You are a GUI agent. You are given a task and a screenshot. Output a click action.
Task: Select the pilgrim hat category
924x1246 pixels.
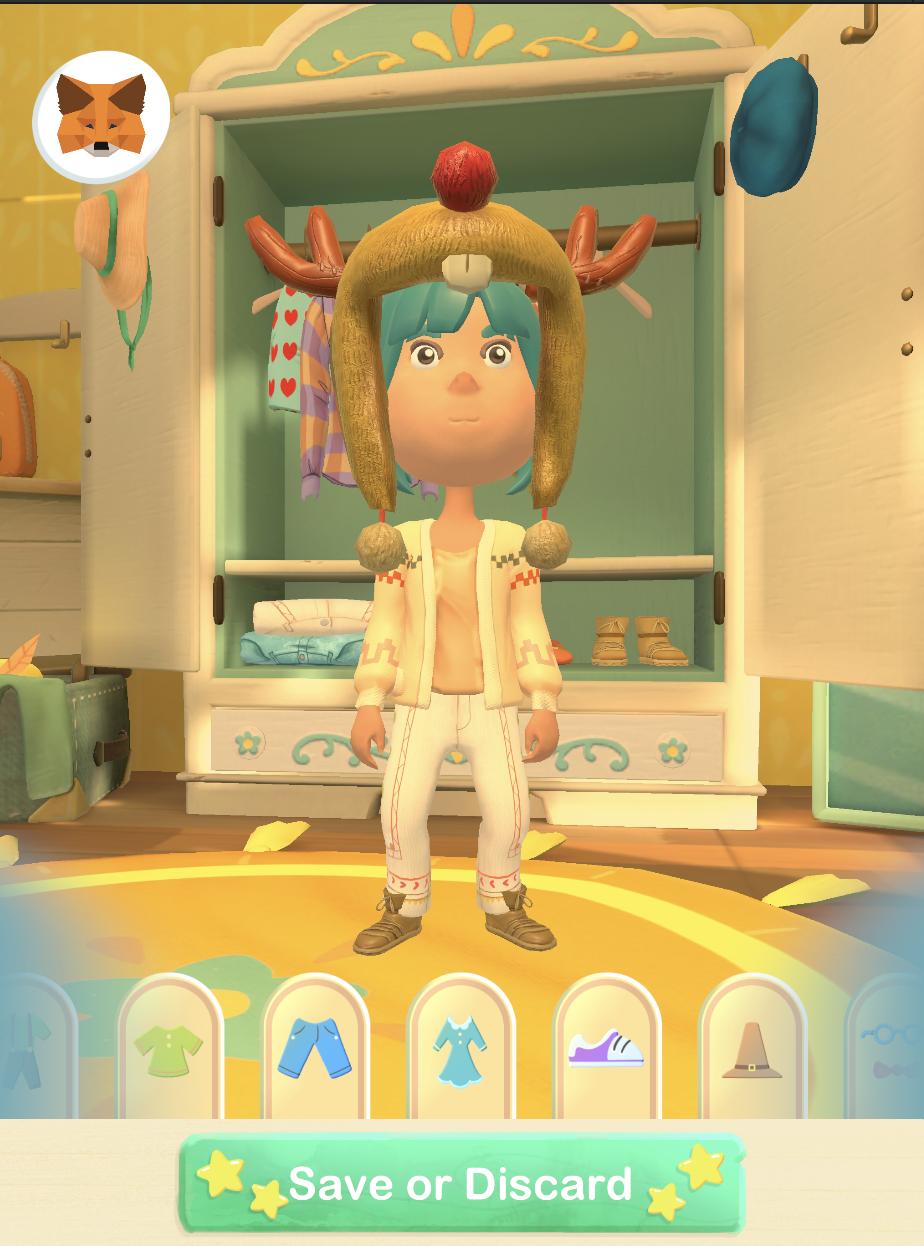752,1052
